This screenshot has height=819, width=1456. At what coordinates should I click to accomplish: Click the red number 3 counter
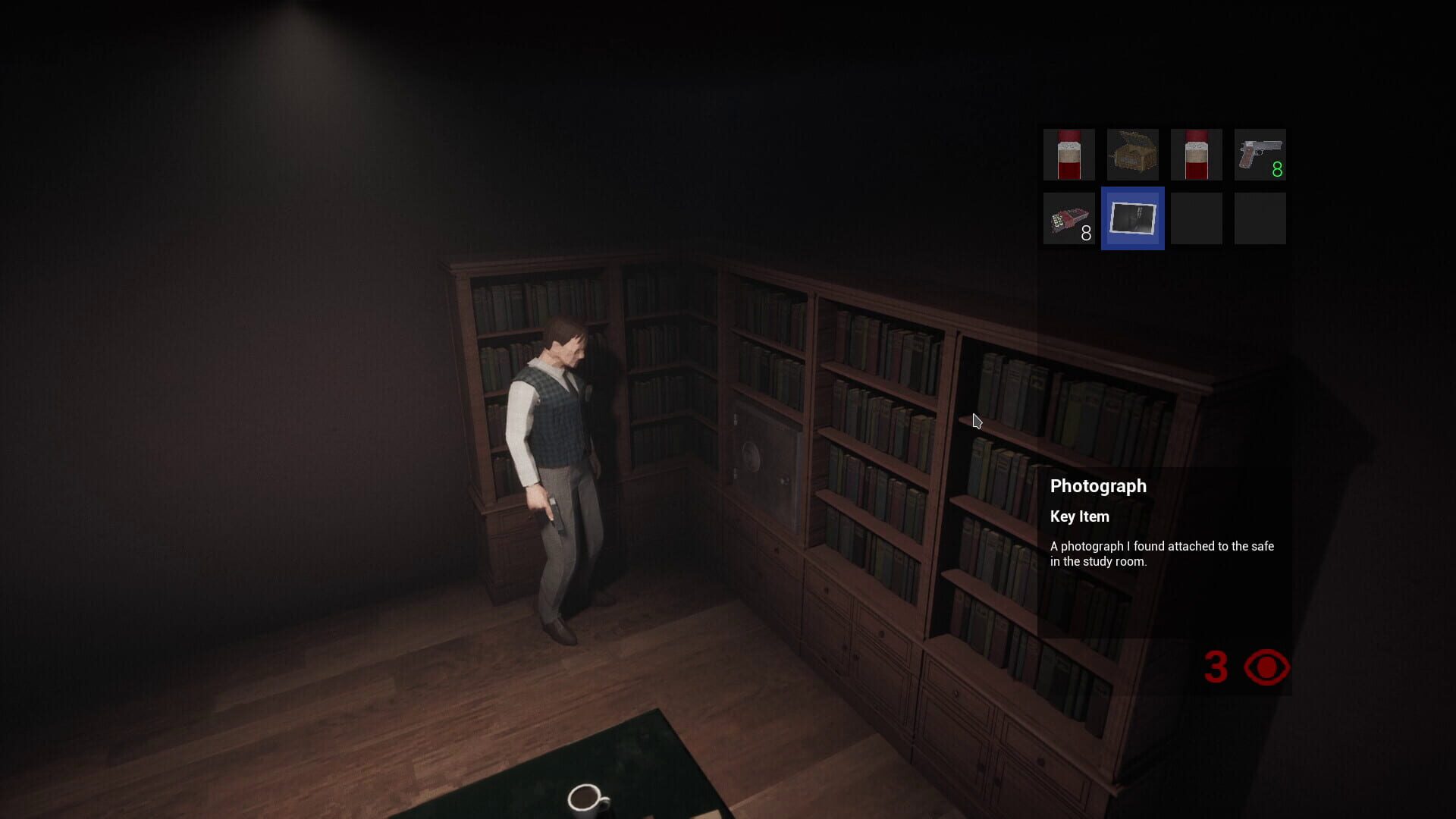1218,667
